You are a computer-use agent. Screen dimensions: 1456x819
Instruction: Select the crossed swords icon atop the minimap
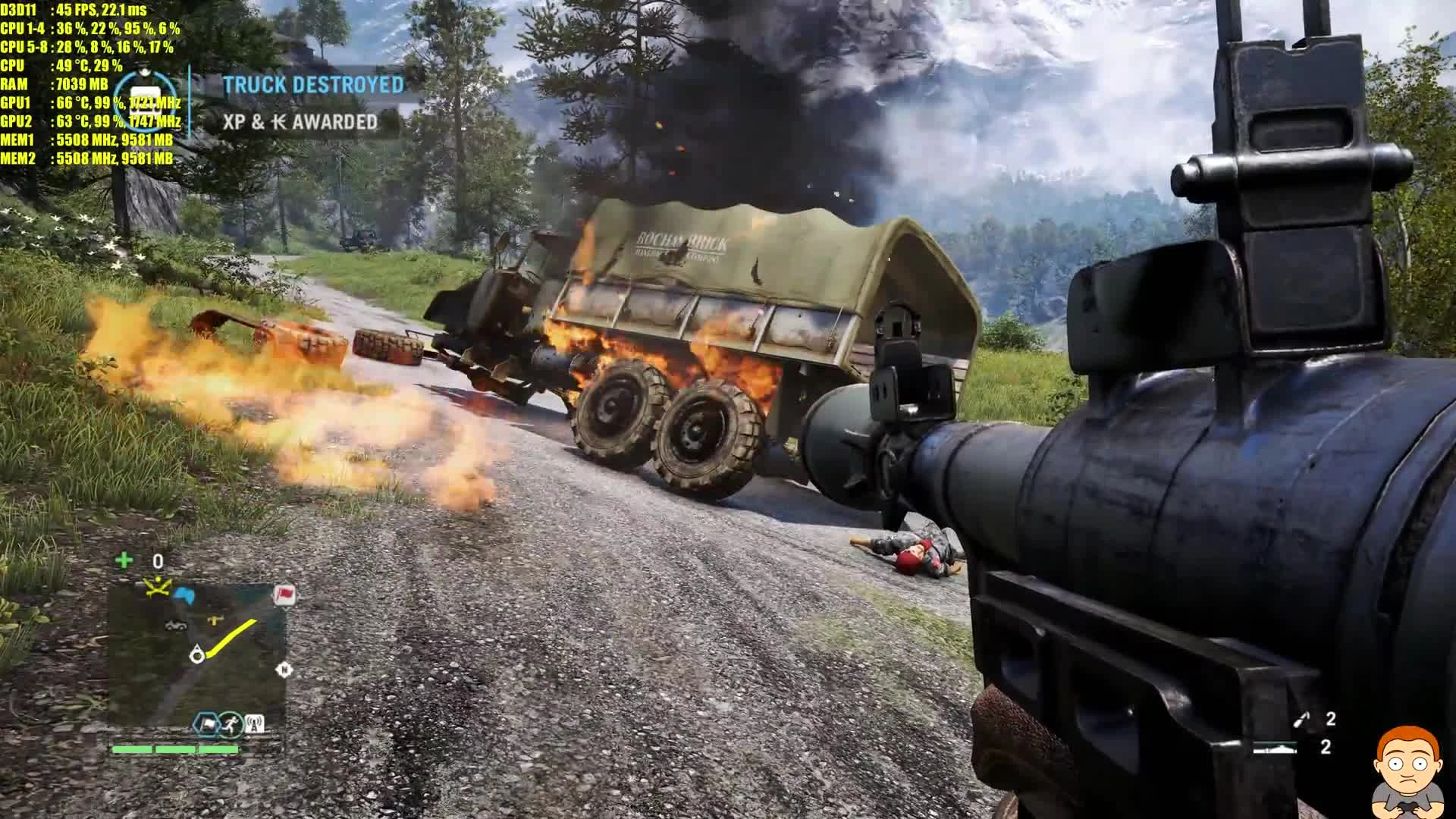157,586
